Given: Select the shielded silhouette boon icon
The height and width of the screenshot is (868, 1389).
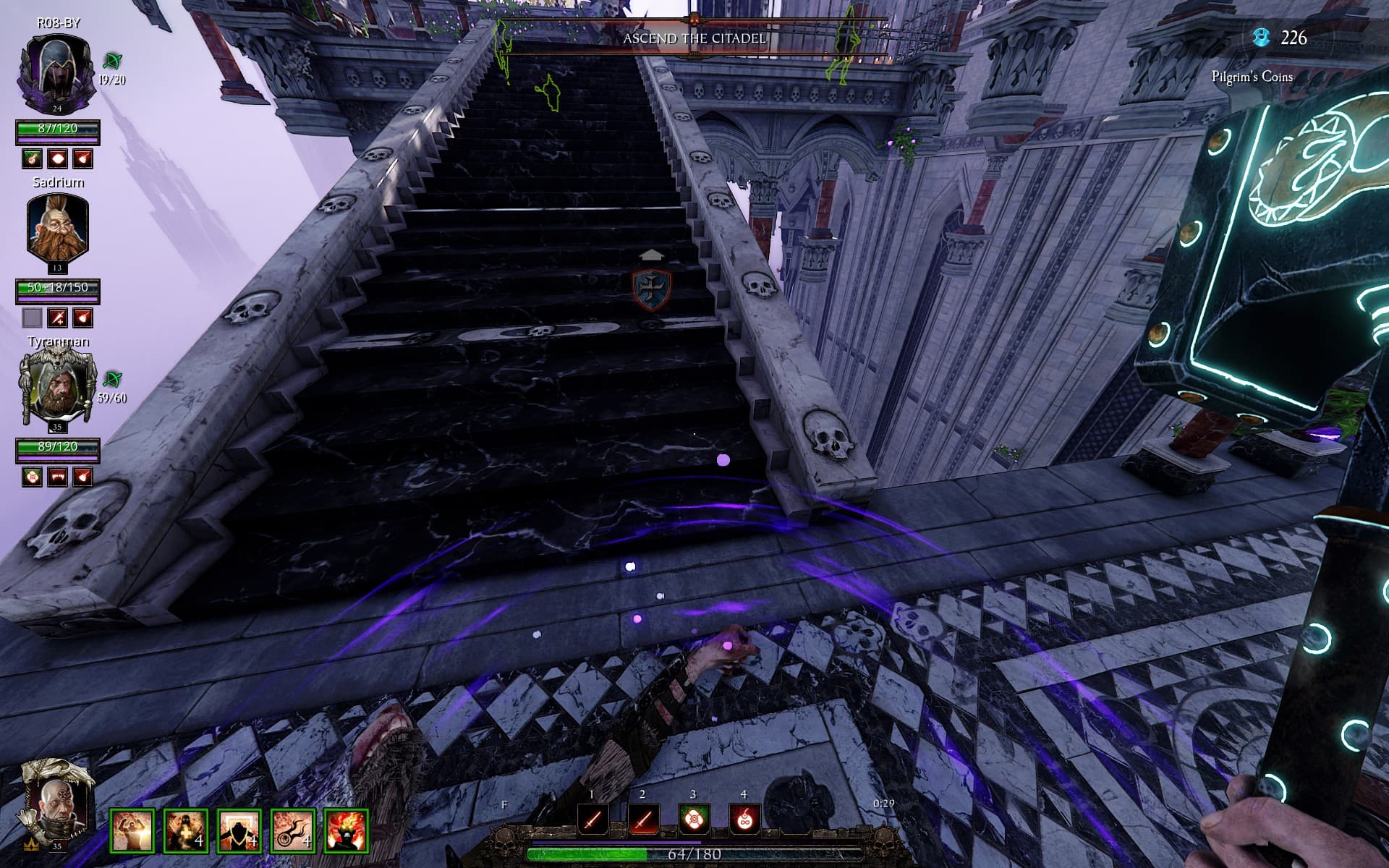Looking at the screenshot, I should [x=239, y=830].
